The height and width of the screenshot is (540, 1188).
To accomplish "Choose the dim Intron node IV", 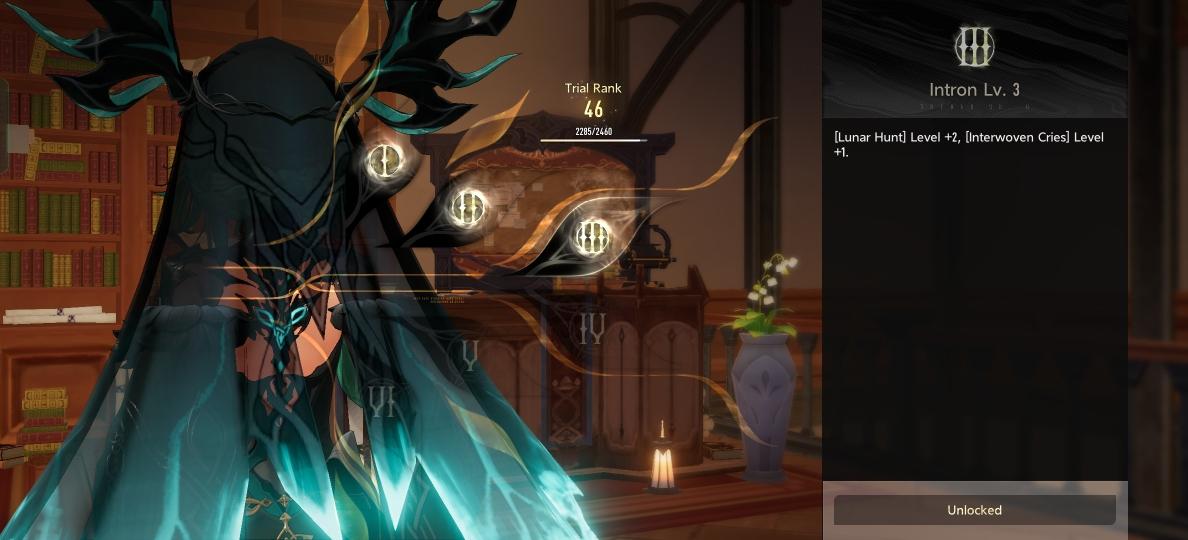I will point(592,328).
